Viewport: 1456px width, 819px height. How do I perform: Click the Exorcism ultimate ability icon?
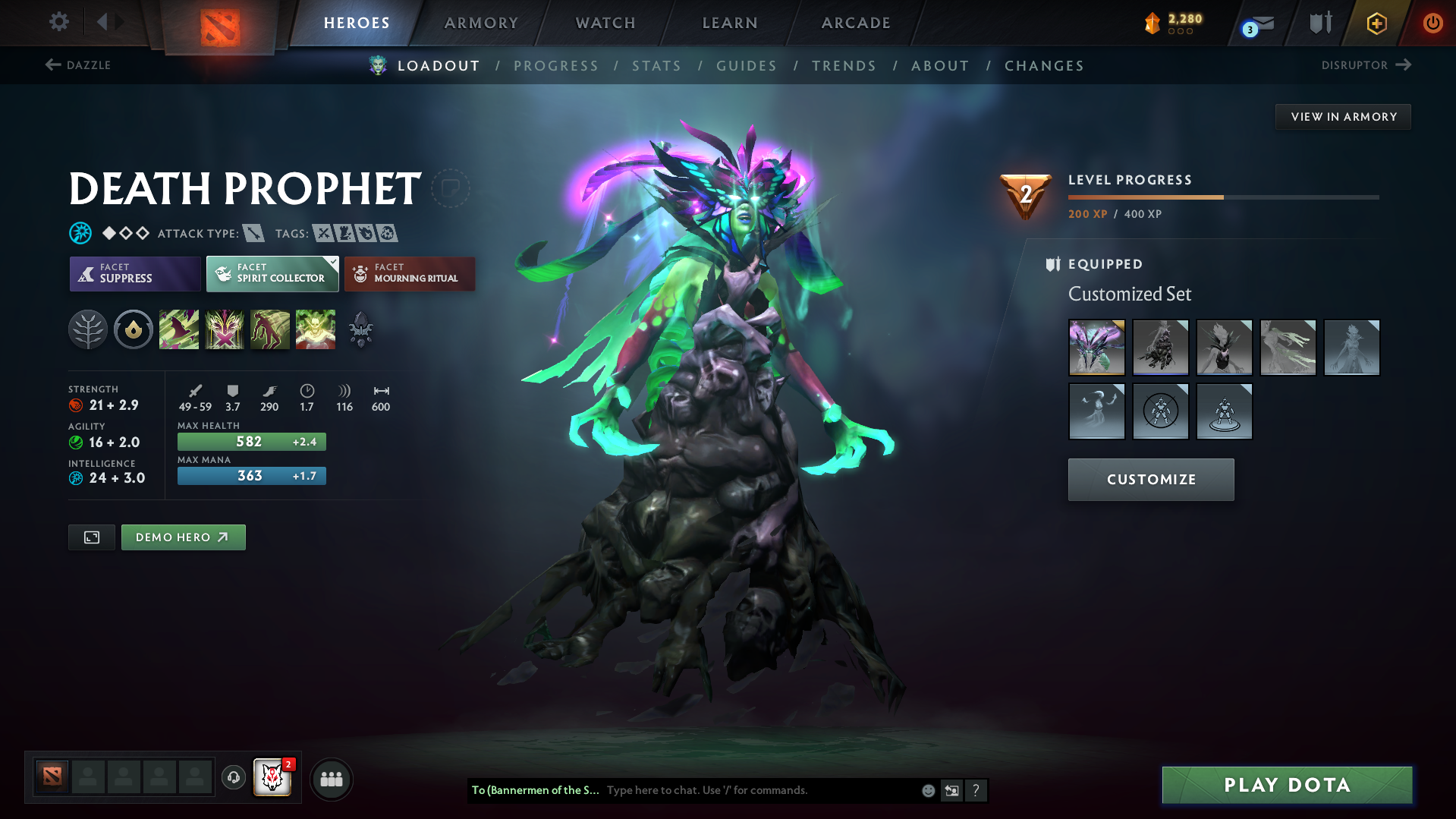coord(316,329)
